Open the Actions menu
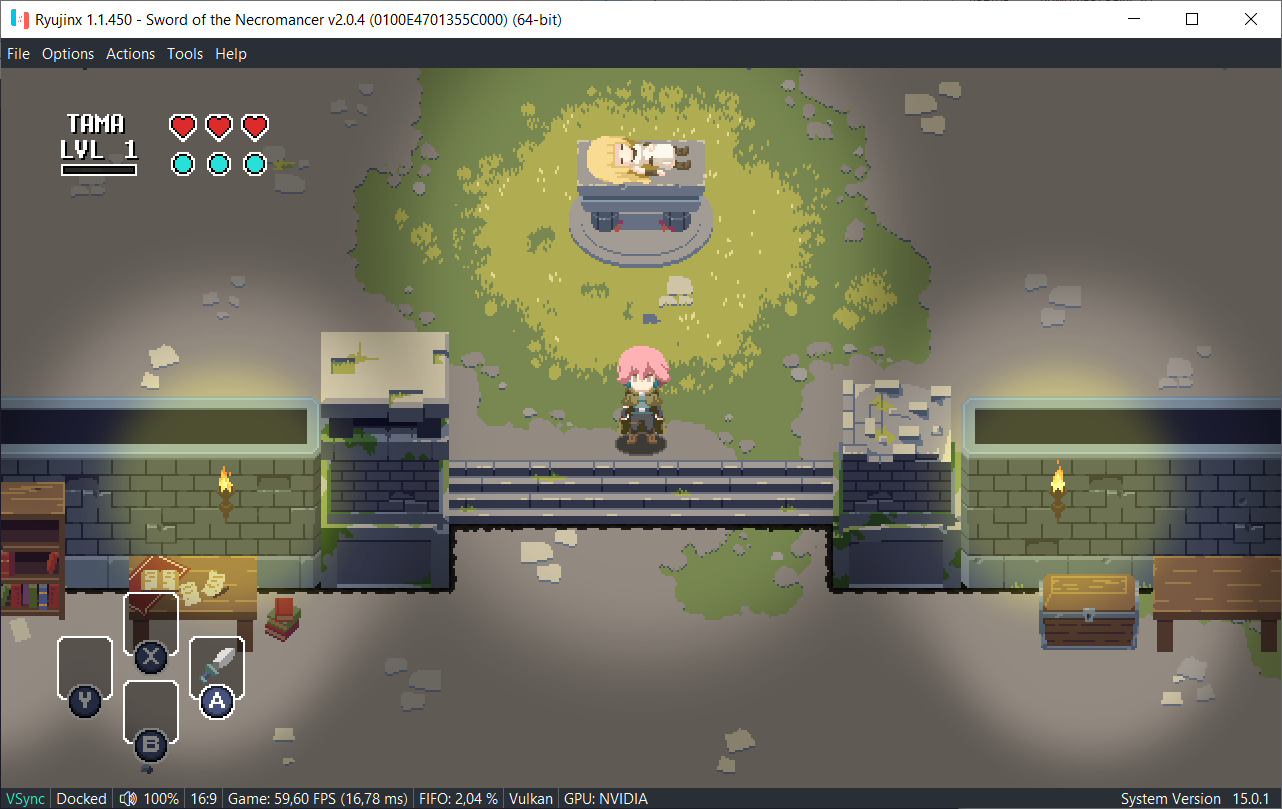This screenshot has height=809, width=1282. pos(130,53)
